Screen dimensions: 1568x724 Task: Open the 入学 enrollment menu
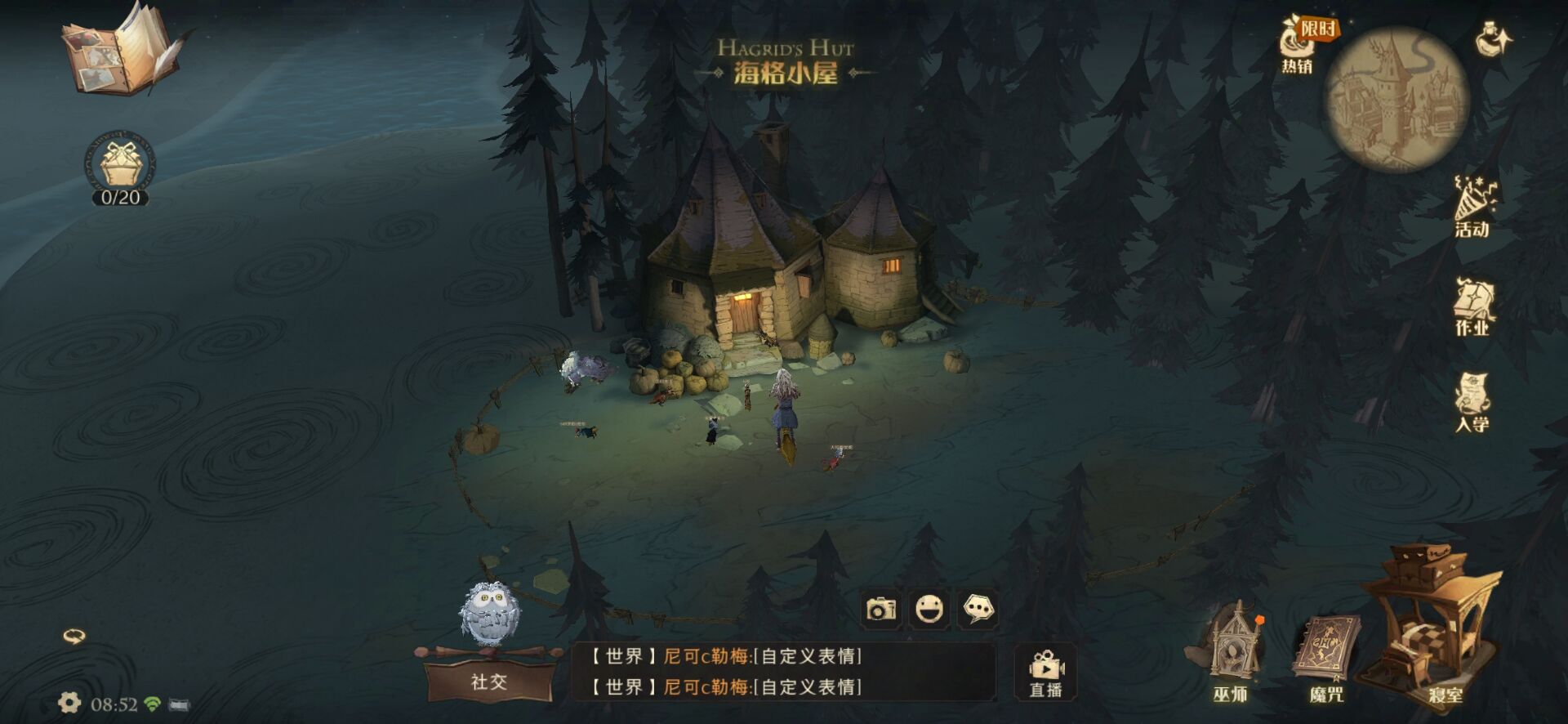click(1472, 403)
